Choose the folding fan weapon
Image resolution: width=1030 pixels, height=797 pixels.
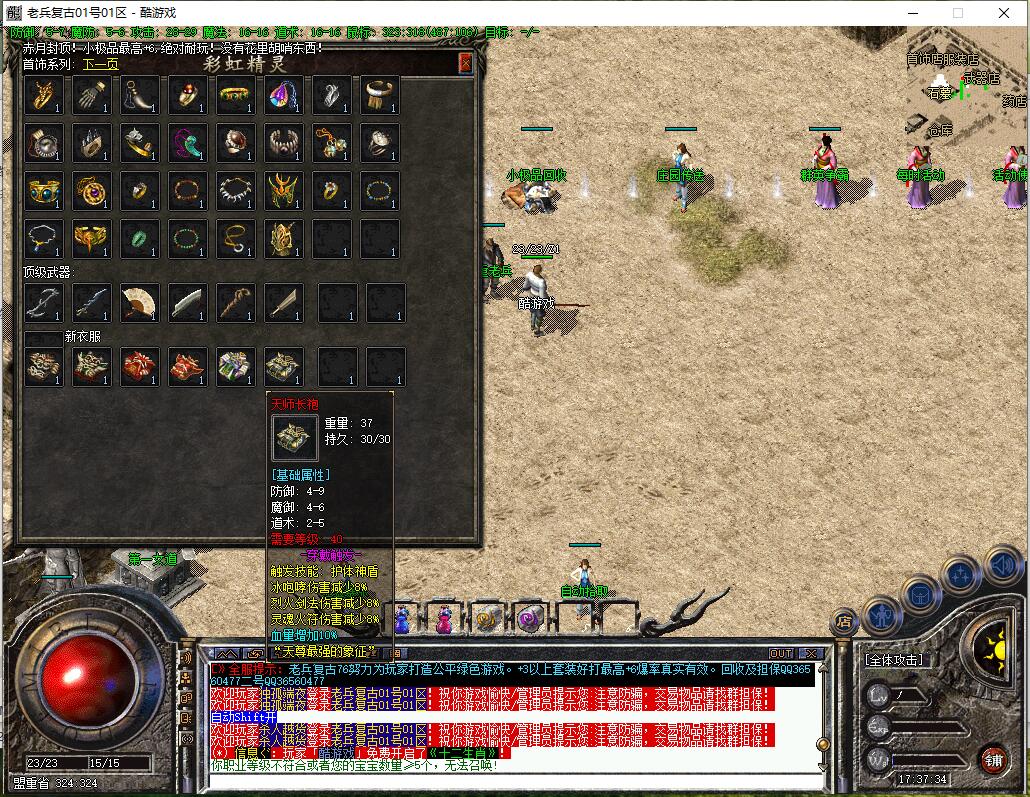(139, 302)
